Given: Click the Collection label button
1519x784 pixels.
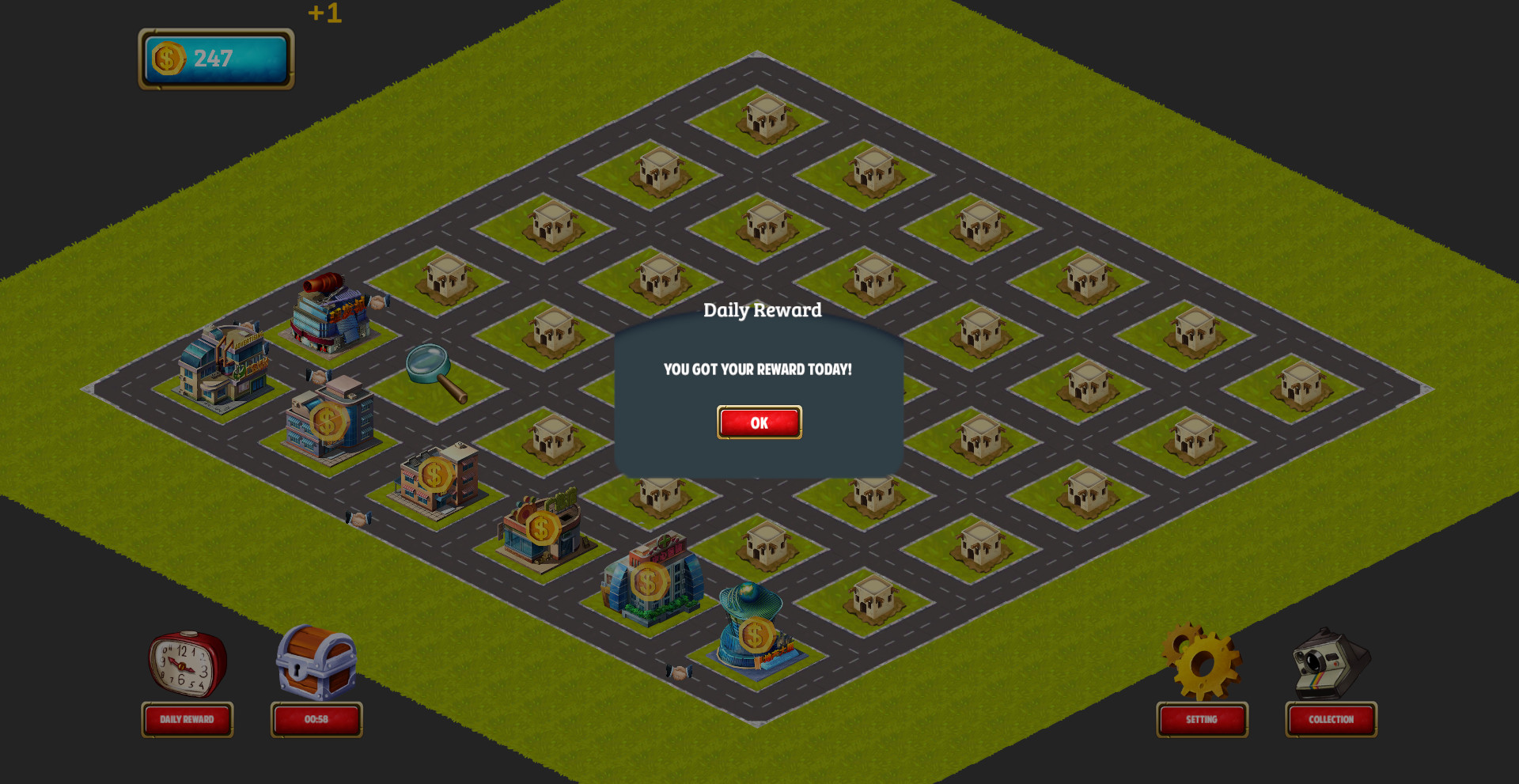Looking at the screenshot, I should point(1330,720).
